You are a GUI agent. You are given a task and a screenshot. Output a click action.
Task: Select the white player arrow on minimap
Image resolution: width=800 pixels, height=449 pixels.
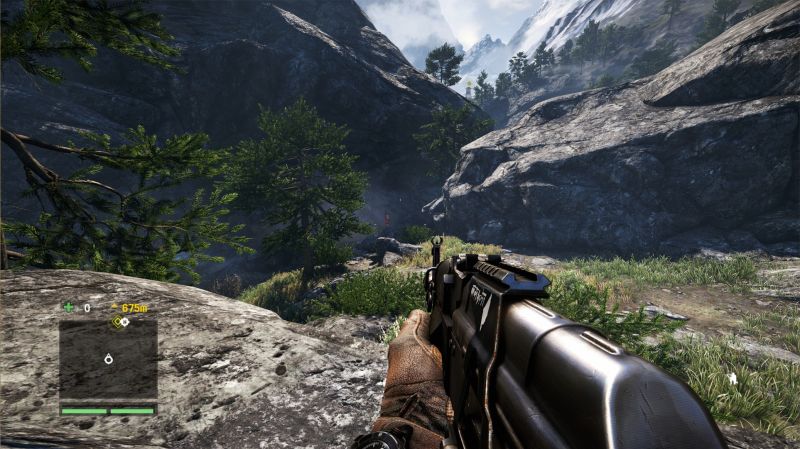108,358
